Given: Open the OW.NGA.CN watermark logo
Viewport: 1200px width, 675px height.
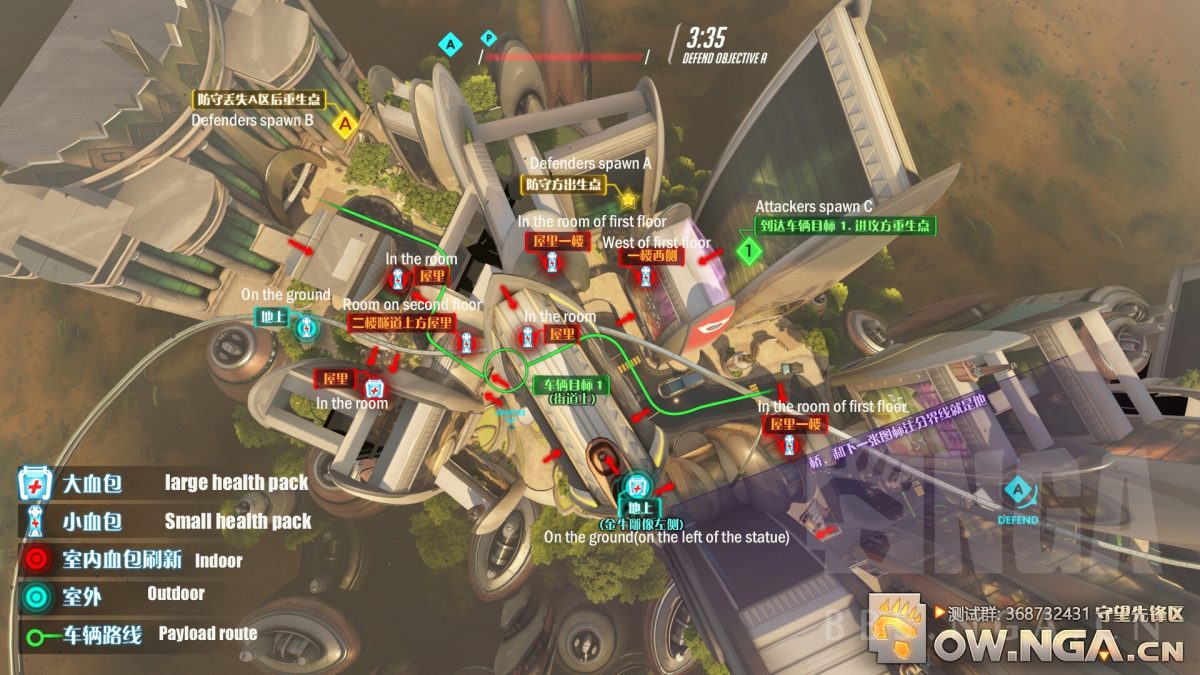Looking at the screenshot, I should 897,628.
